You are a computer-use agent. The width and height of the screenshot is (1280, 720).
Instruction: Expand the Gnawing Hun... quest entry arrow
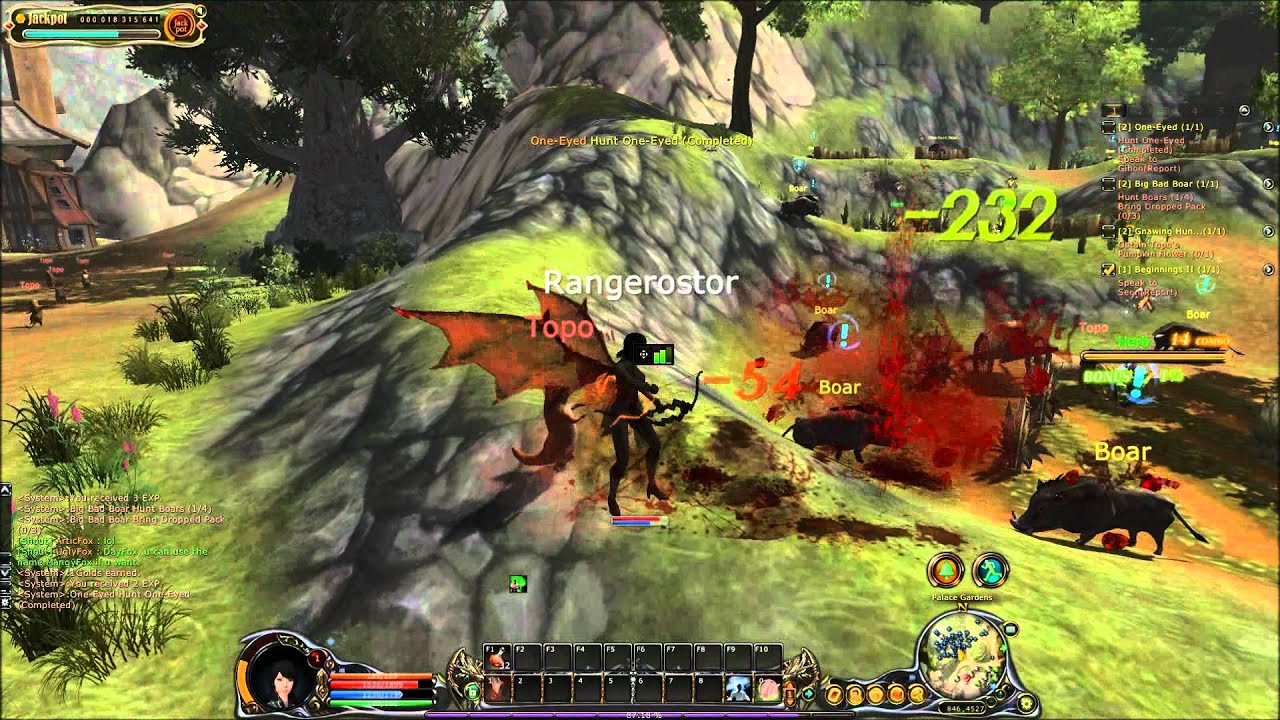point(1267,230)
